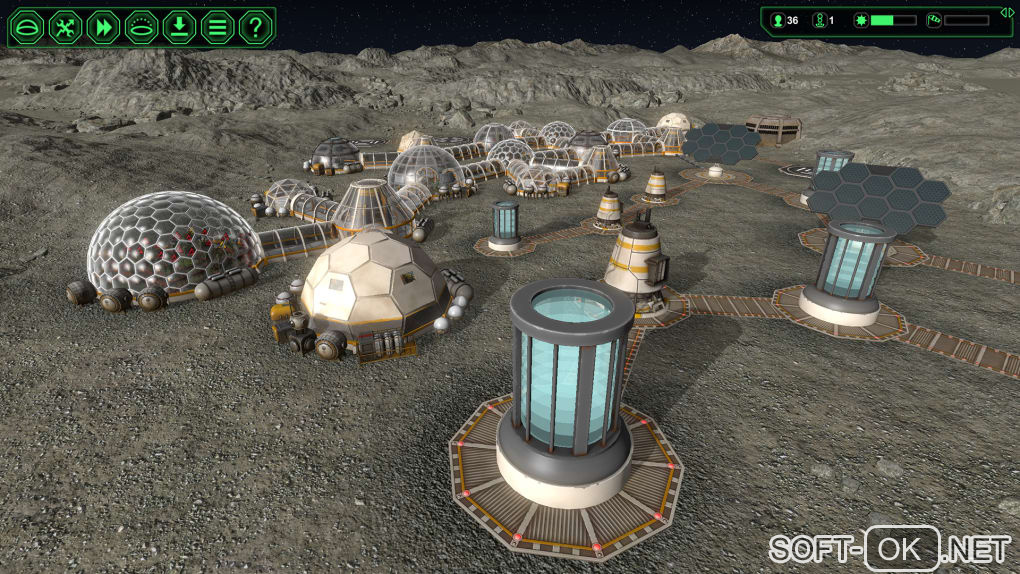
Task: Show help with the question mark
Action: (256, 26)
